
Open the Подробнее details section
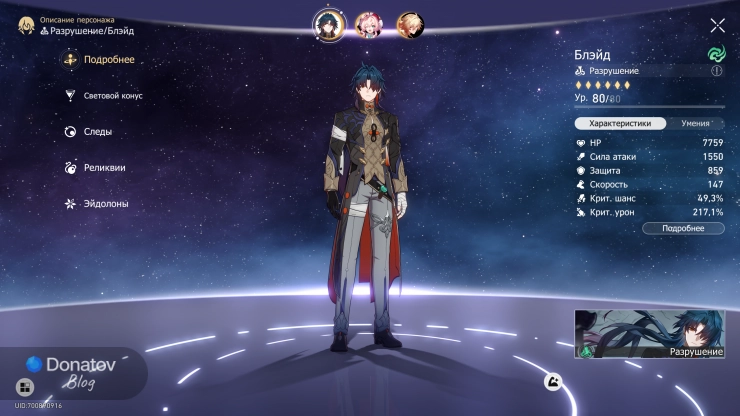coord(98,60)
